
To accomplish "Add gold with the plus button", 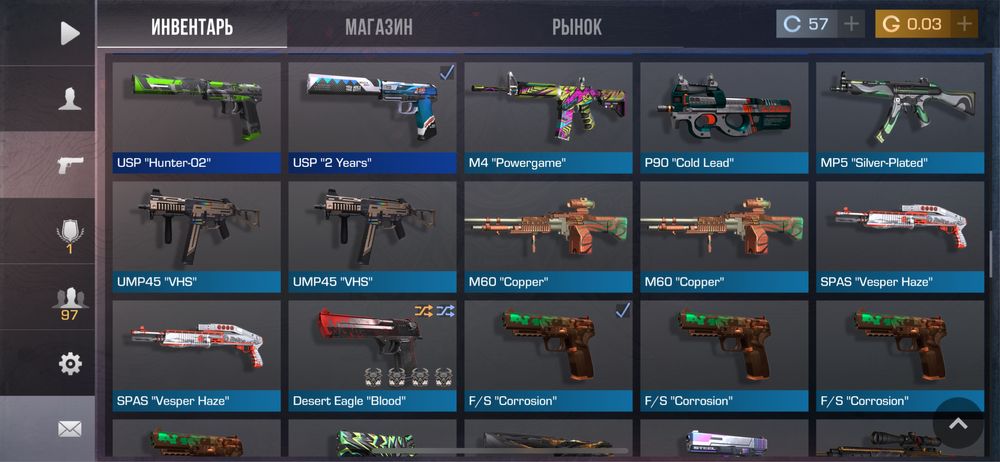I will 963,24.
